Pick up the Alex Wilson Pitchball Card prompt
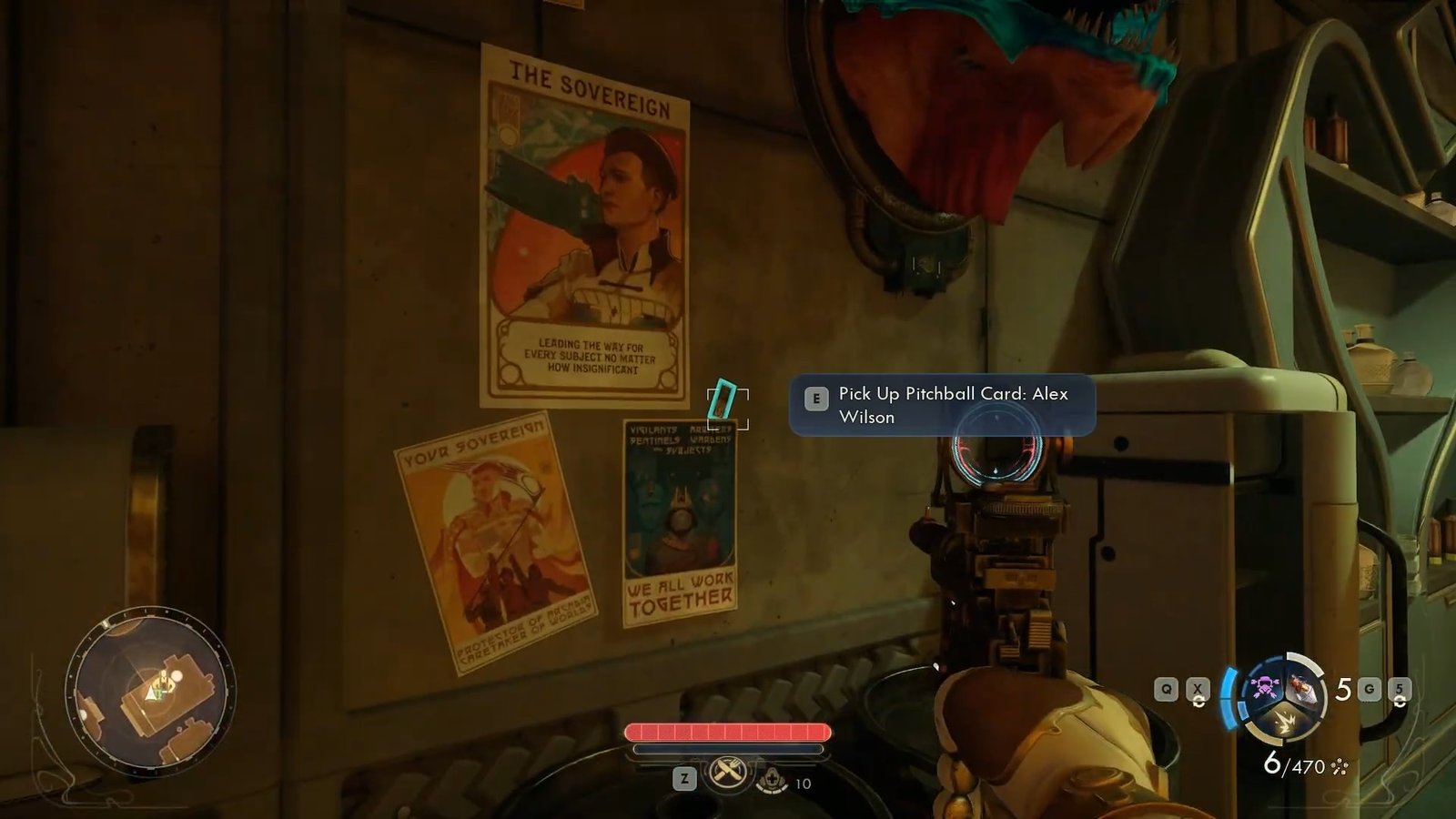The width and height of the screenshot is (1456, 819). coord(942,405)
